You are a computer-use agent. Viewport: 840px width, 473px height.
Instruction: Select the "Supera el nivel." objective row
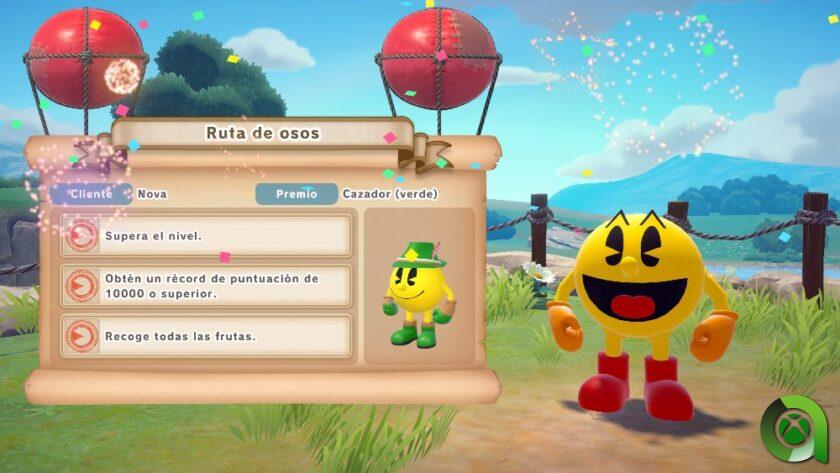tap(207, 235)
